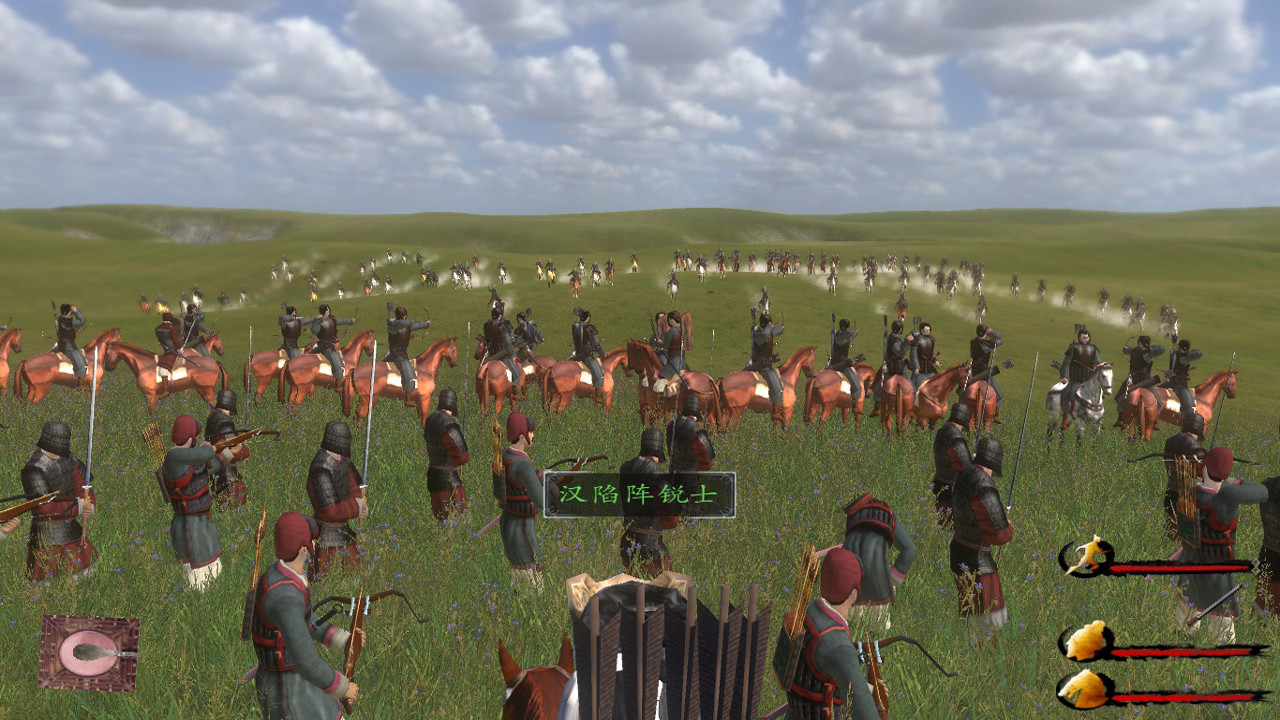Expand the compass panel in the corner
The width and height of the screenshot is (1280, 720).
(87, 652)
